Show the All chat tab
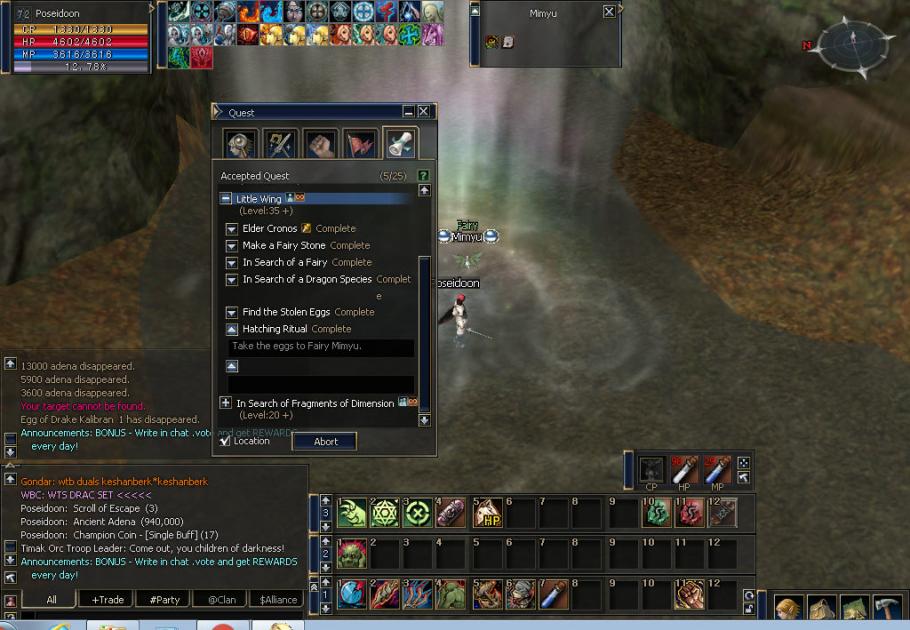Screen dimensions: 910x630 click(x=50, y=599)
